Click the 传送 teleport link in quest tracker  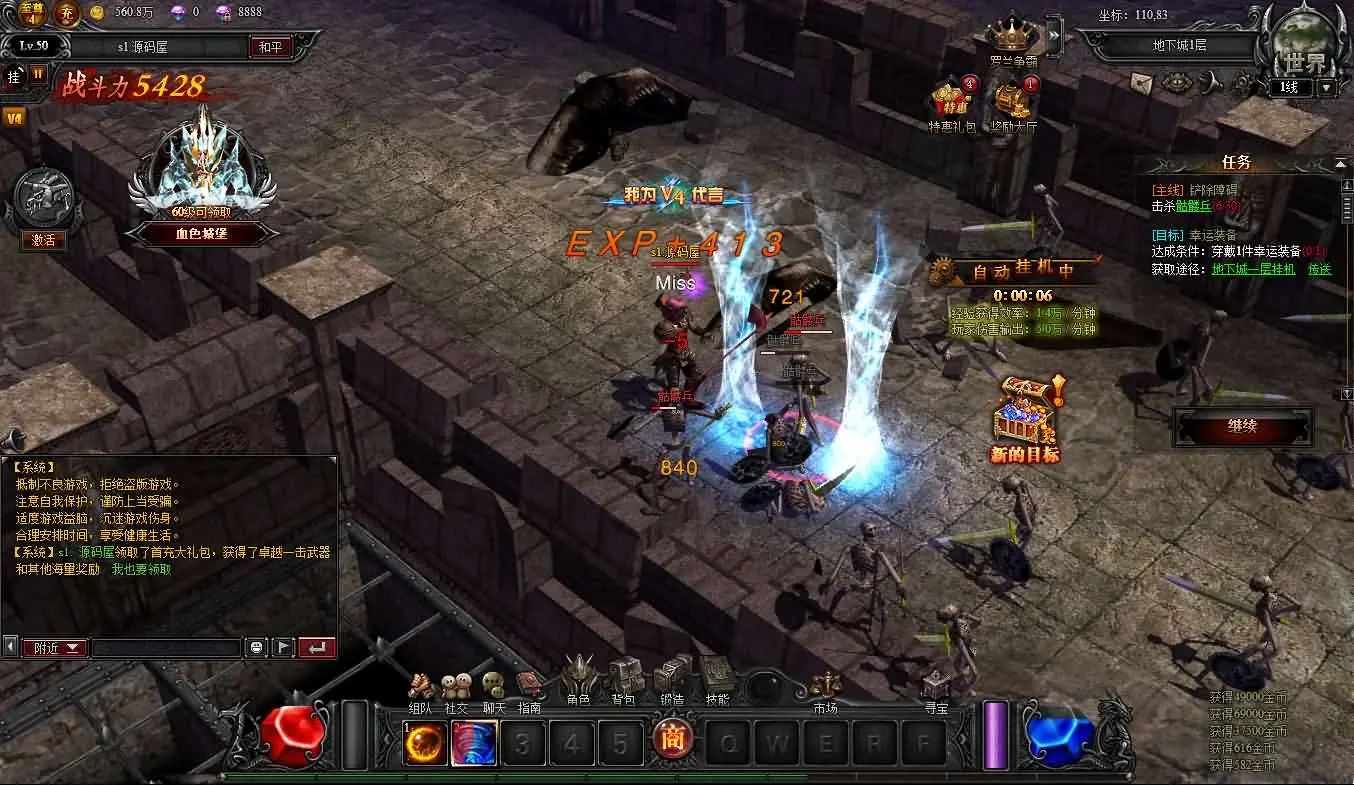click(x=1320, y=269)
